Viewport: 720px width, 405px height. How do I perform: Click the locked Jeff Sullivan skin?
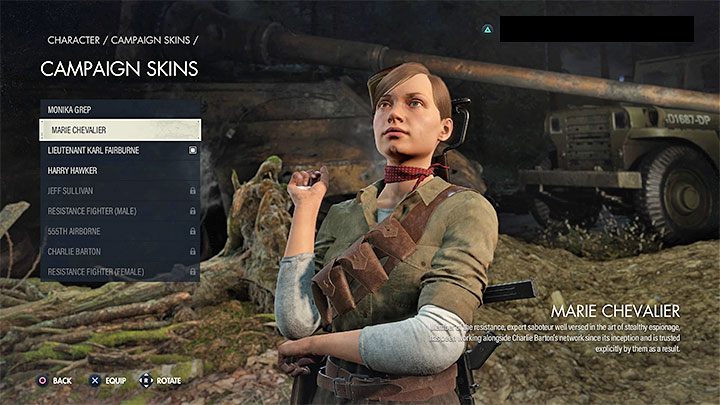pos(120,190)
